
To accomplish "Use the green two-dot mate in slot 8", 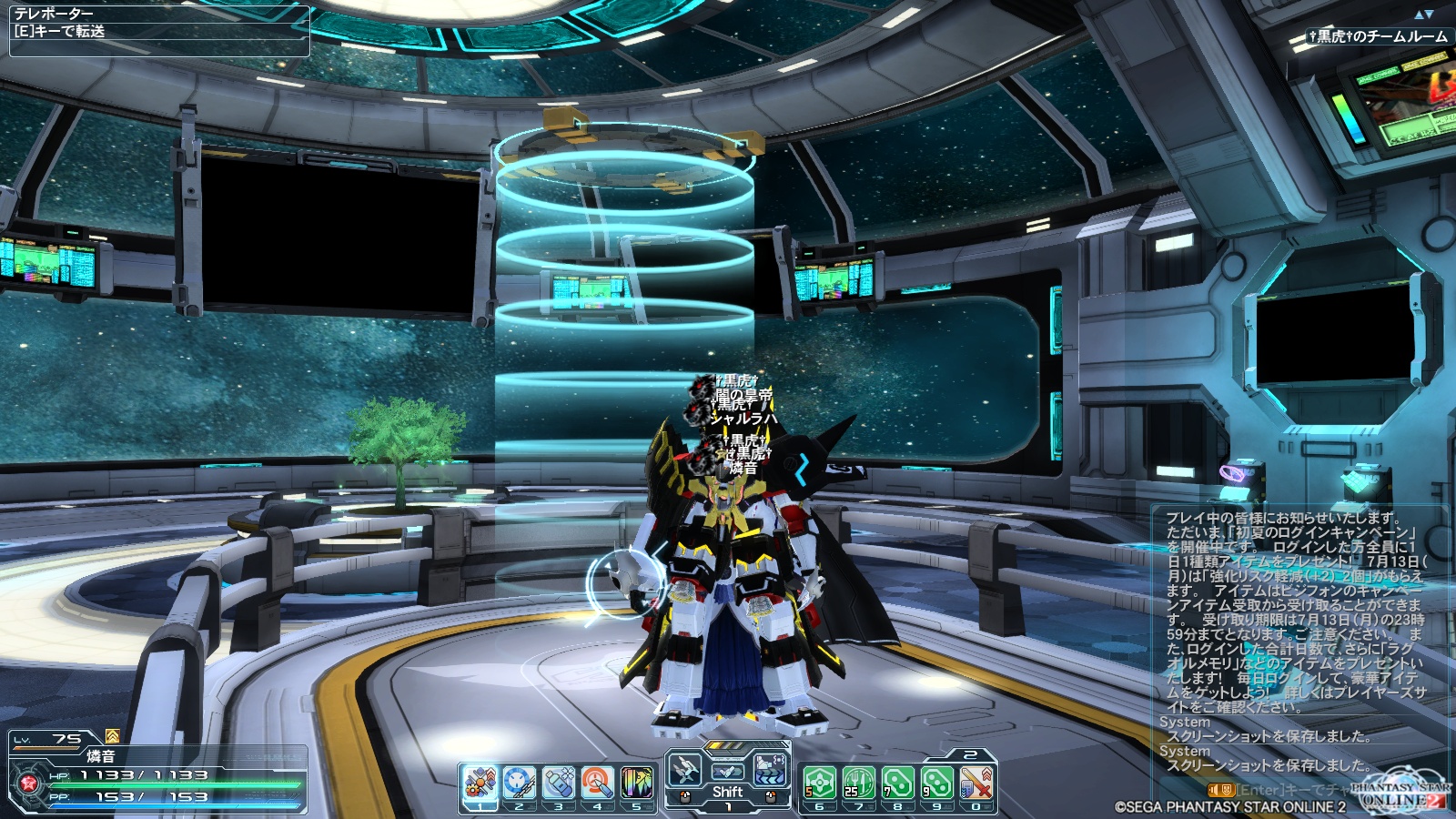I will pyautogui.click(x=898, y=783).
